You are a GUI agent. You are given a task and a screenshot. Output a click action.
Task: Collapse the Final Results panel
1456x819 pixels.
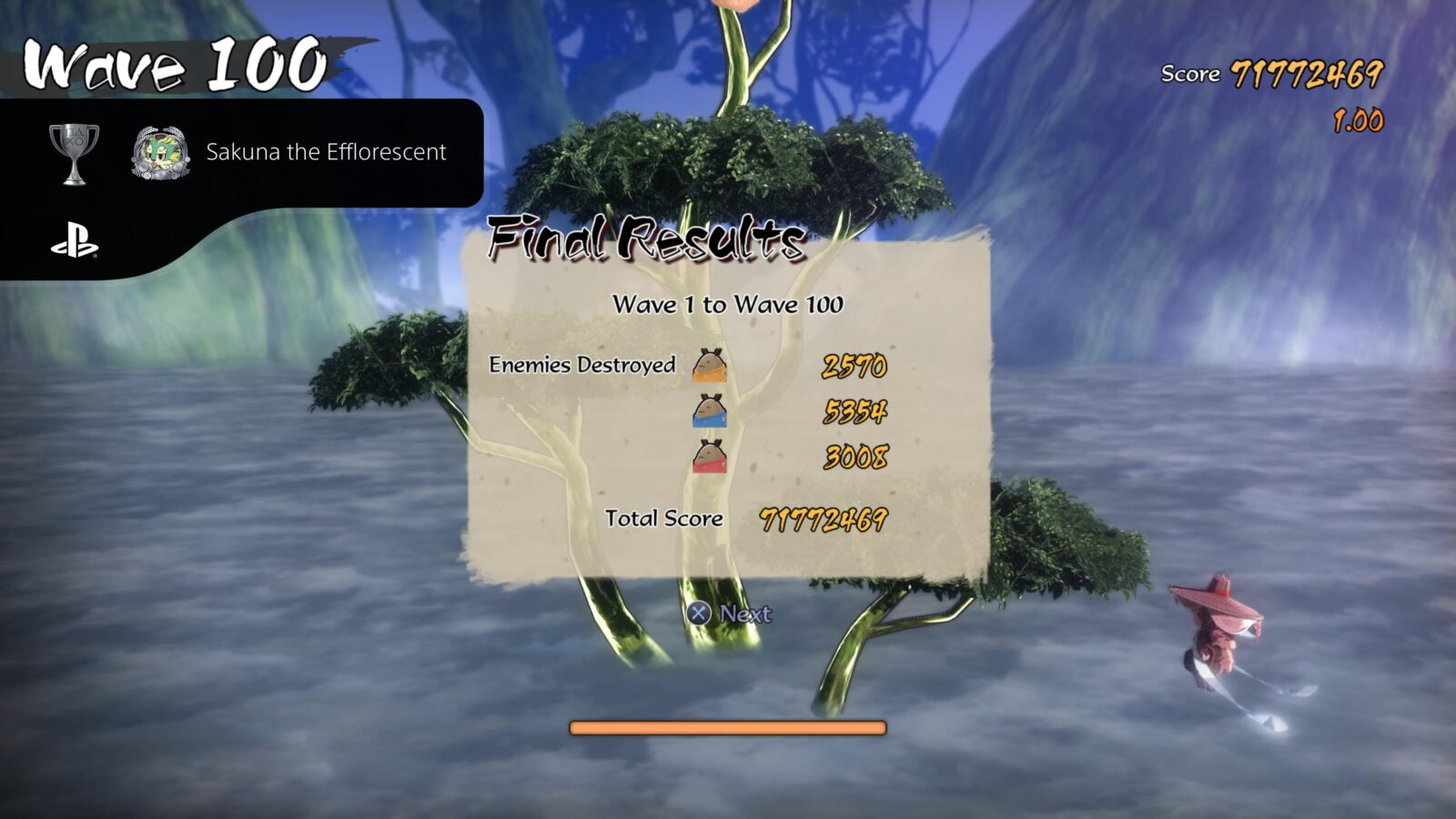click(646, 238)
